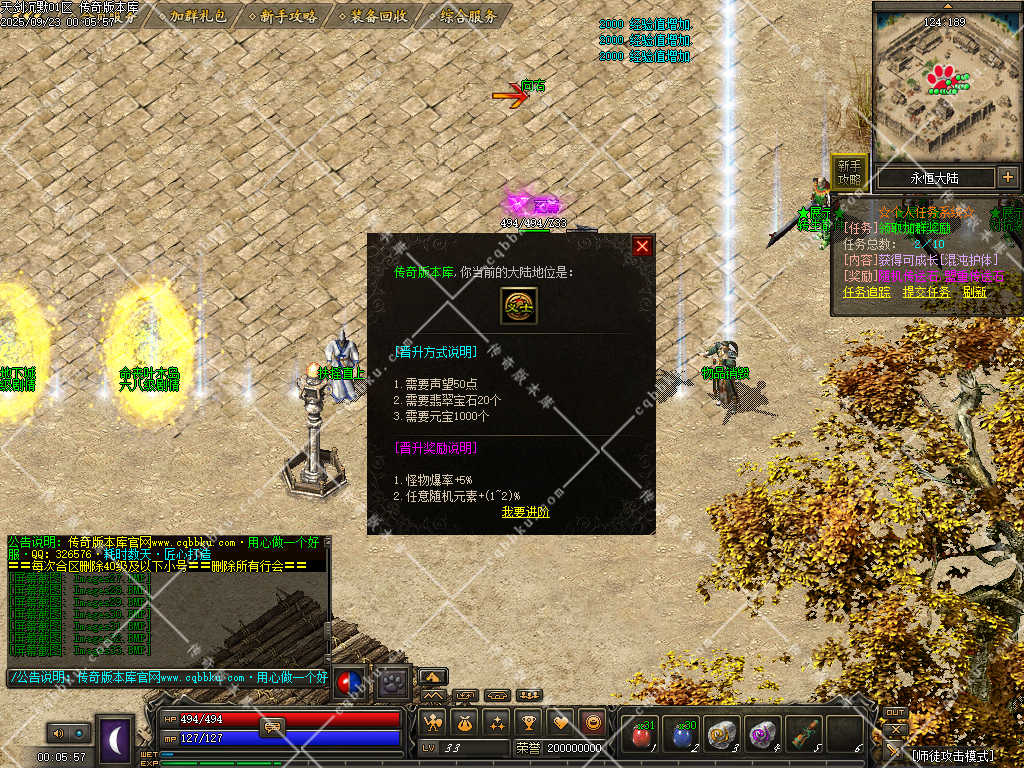The height and width of the screenshot is (768, 1024).
Task: Click the 我要进阶 promotion link
Action: 525,512
